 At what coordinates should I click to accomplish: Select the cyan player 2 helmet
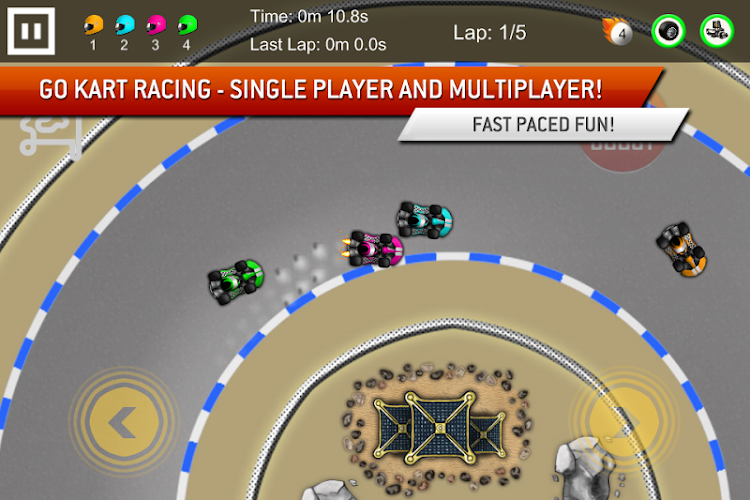click(124, 24)
